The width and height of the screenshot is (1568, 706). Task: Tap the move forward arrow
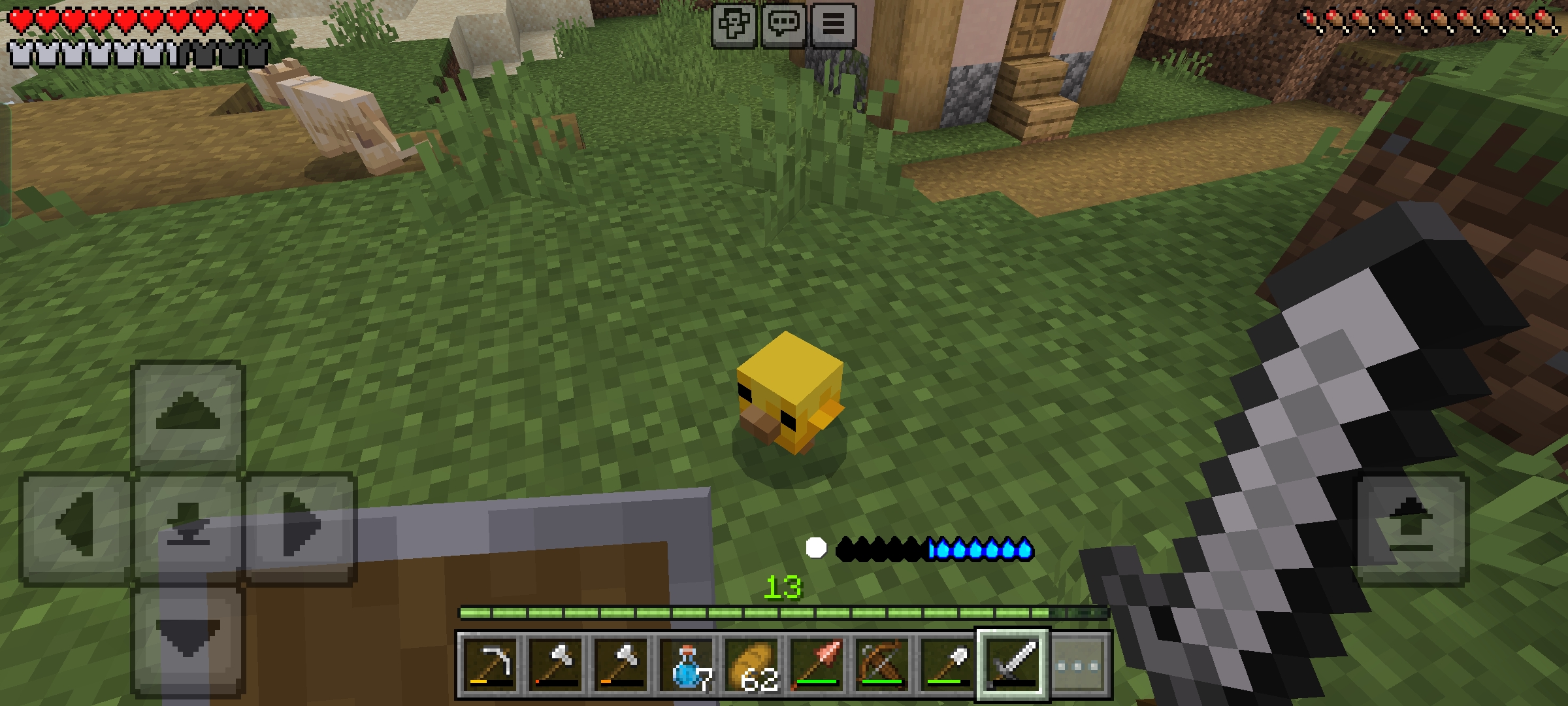tap(188, 415)
